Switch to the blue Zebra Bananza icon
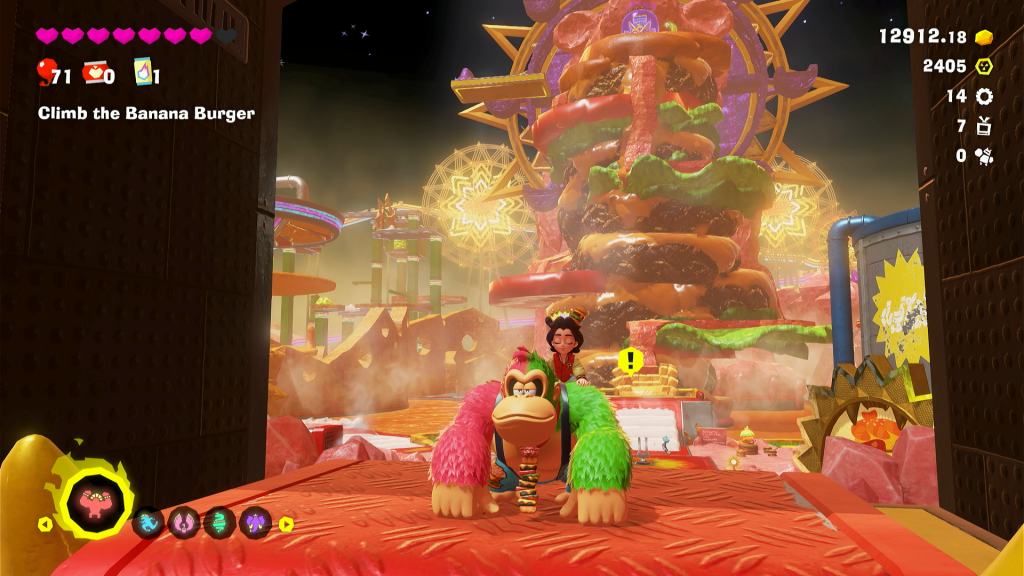Viewport: 1024px width, 576px height. point(148,522)
